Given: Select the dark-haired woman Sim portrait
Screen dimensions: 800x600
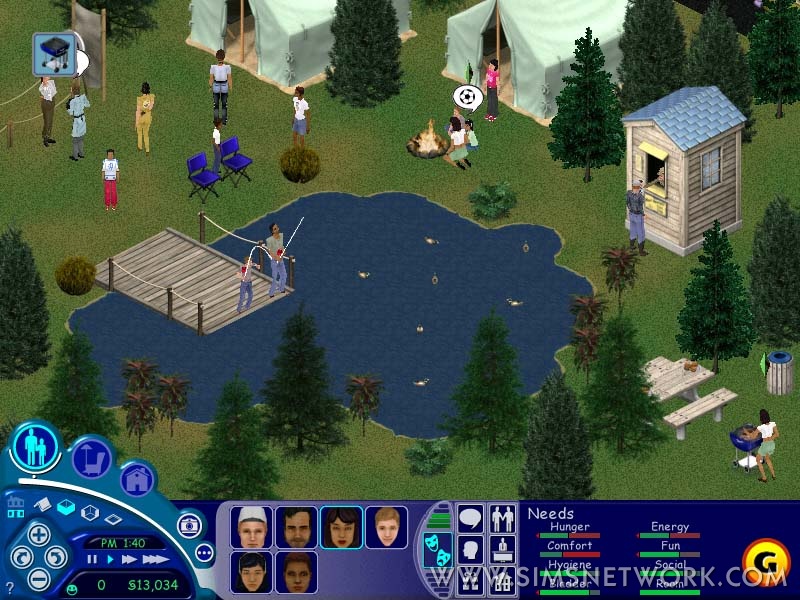Looking at the screenshot, I should (341, 527).
